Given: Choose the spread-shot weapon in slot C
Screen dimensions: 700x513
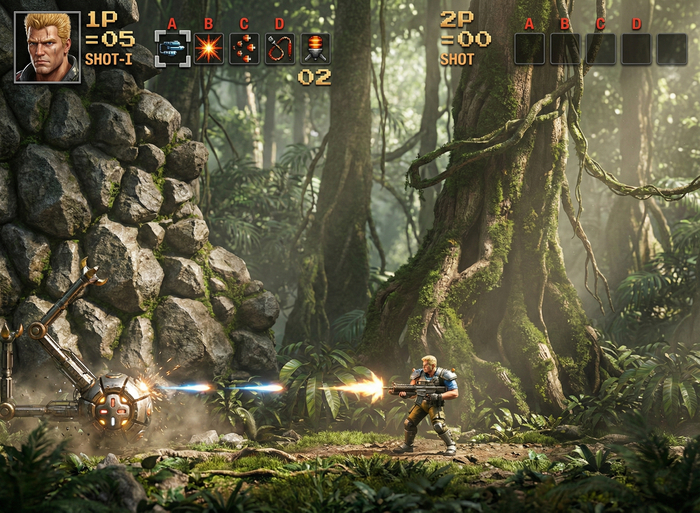Looking at the screenshot, I should (244, 48).
